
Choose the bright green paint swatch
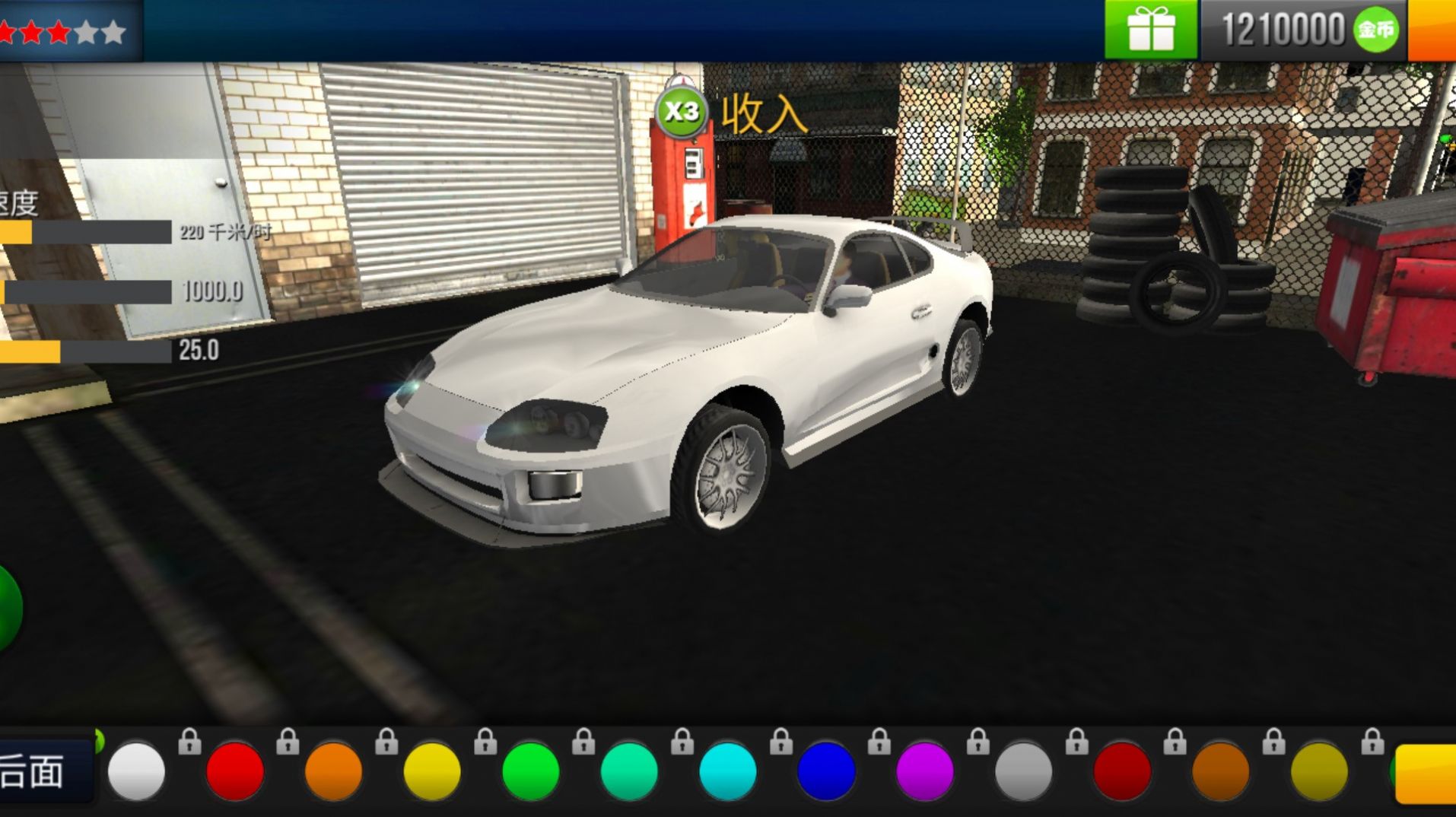pyautogui.click(x=530, y=771)
